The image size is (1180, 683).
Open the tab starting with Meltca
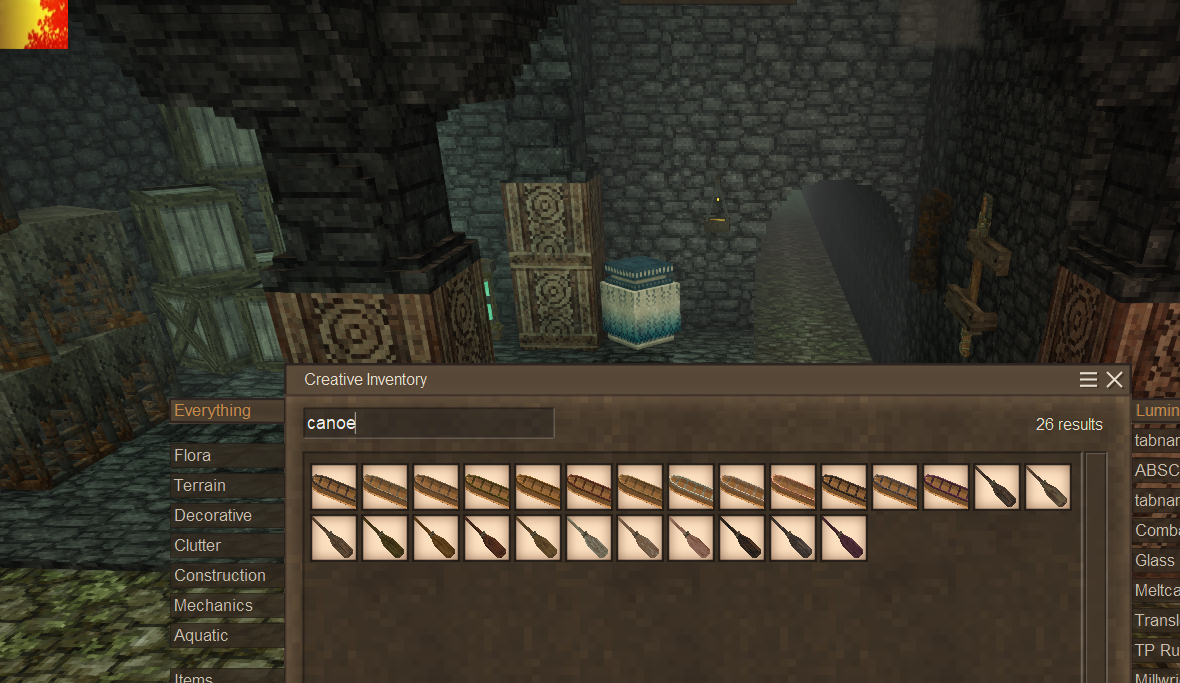pos(1157,590)
